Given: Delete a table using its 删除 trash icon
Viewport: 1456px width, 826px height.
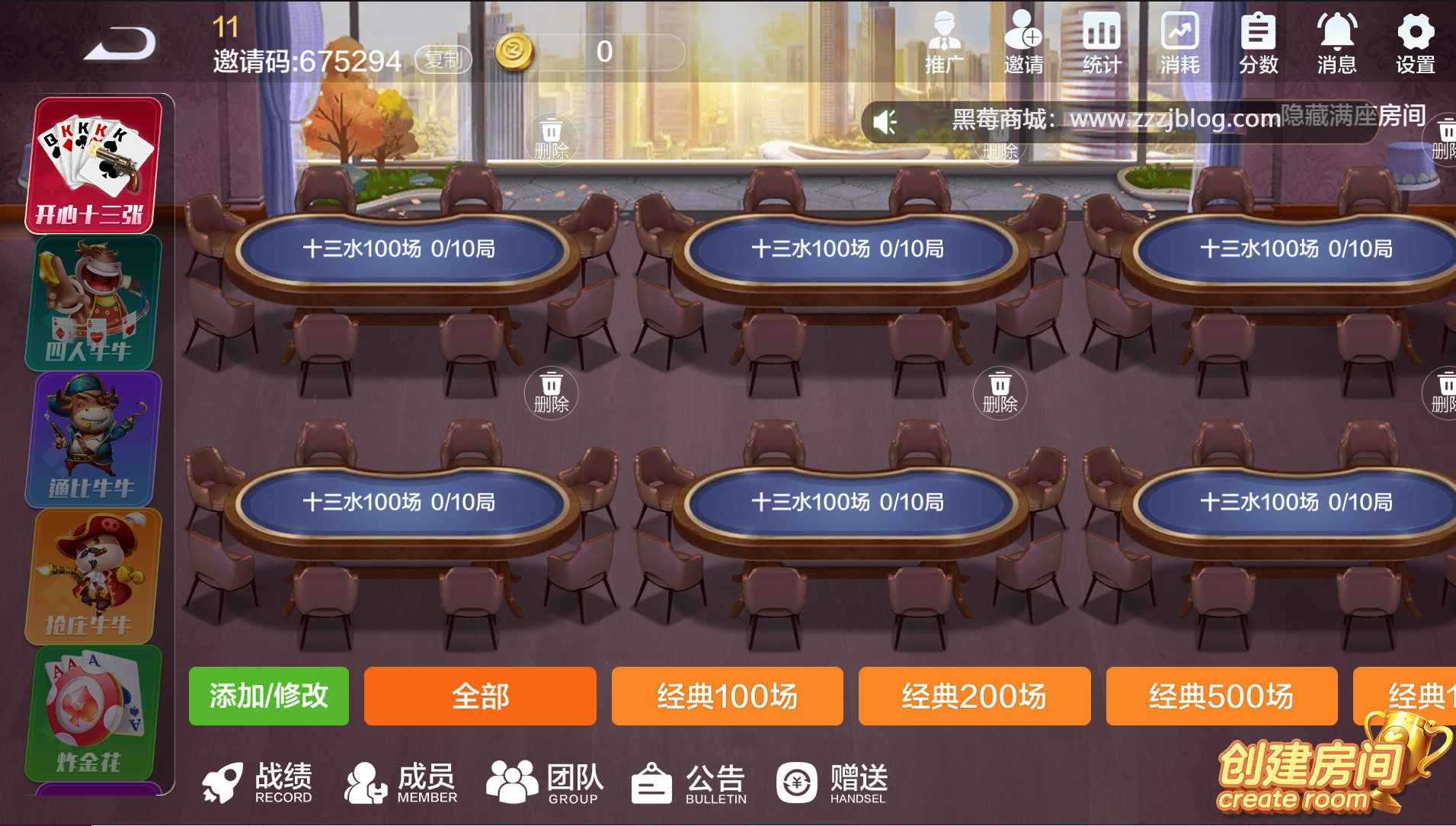Looking at the screenshot, I should coord(552,393).
